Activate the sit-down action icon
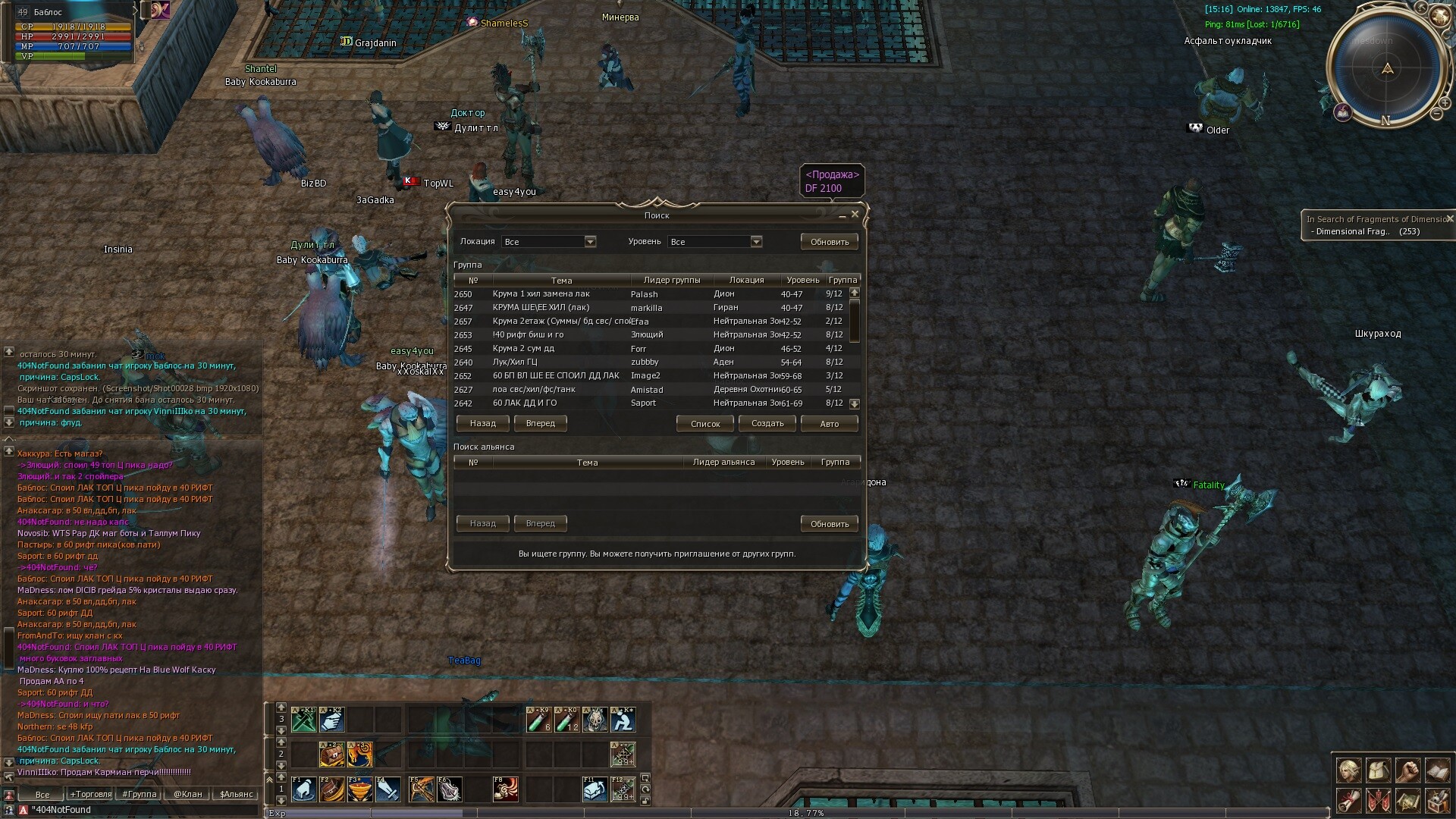Screen dimensions: 1456x819 (623, 720)
